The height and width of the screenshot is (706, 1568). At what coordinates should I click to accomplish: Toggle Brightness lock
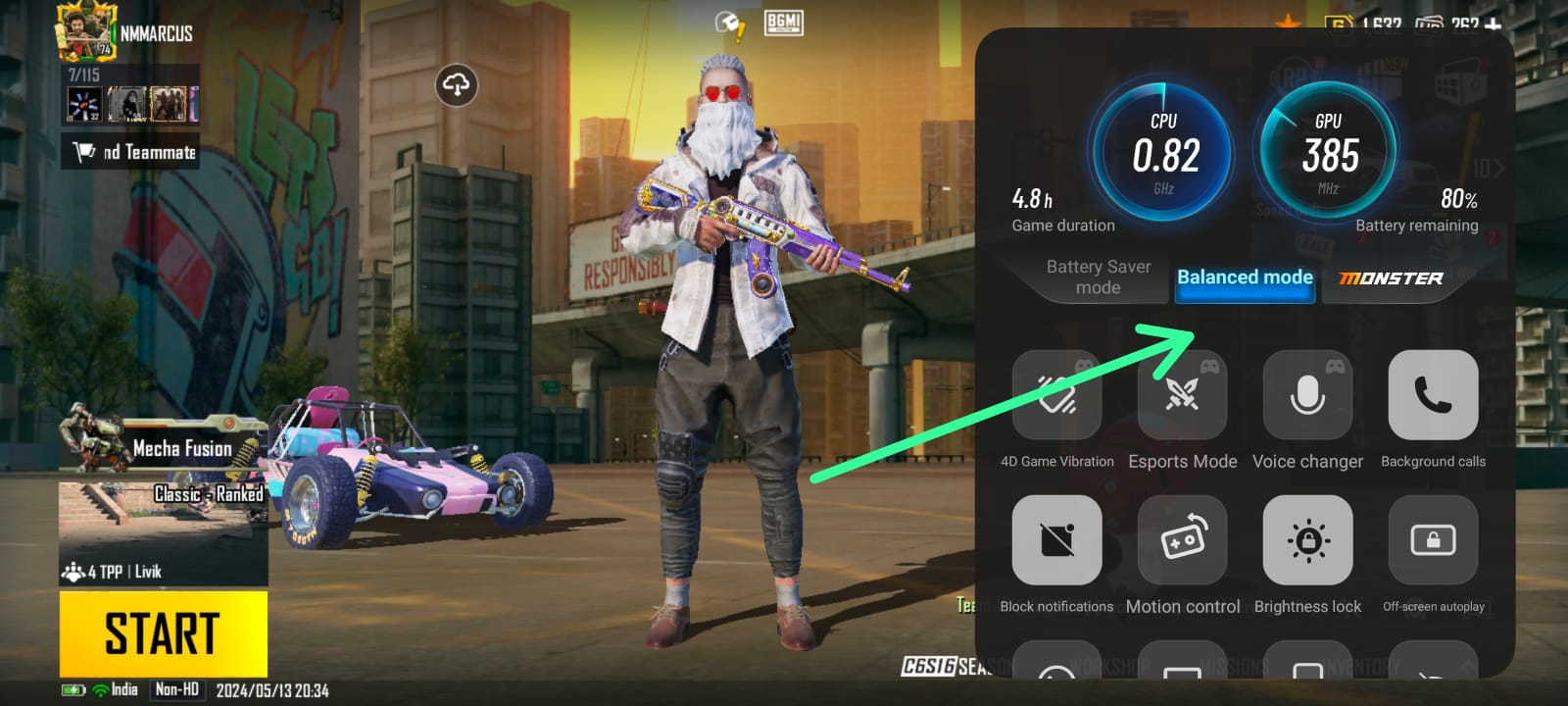point(1307,540)
